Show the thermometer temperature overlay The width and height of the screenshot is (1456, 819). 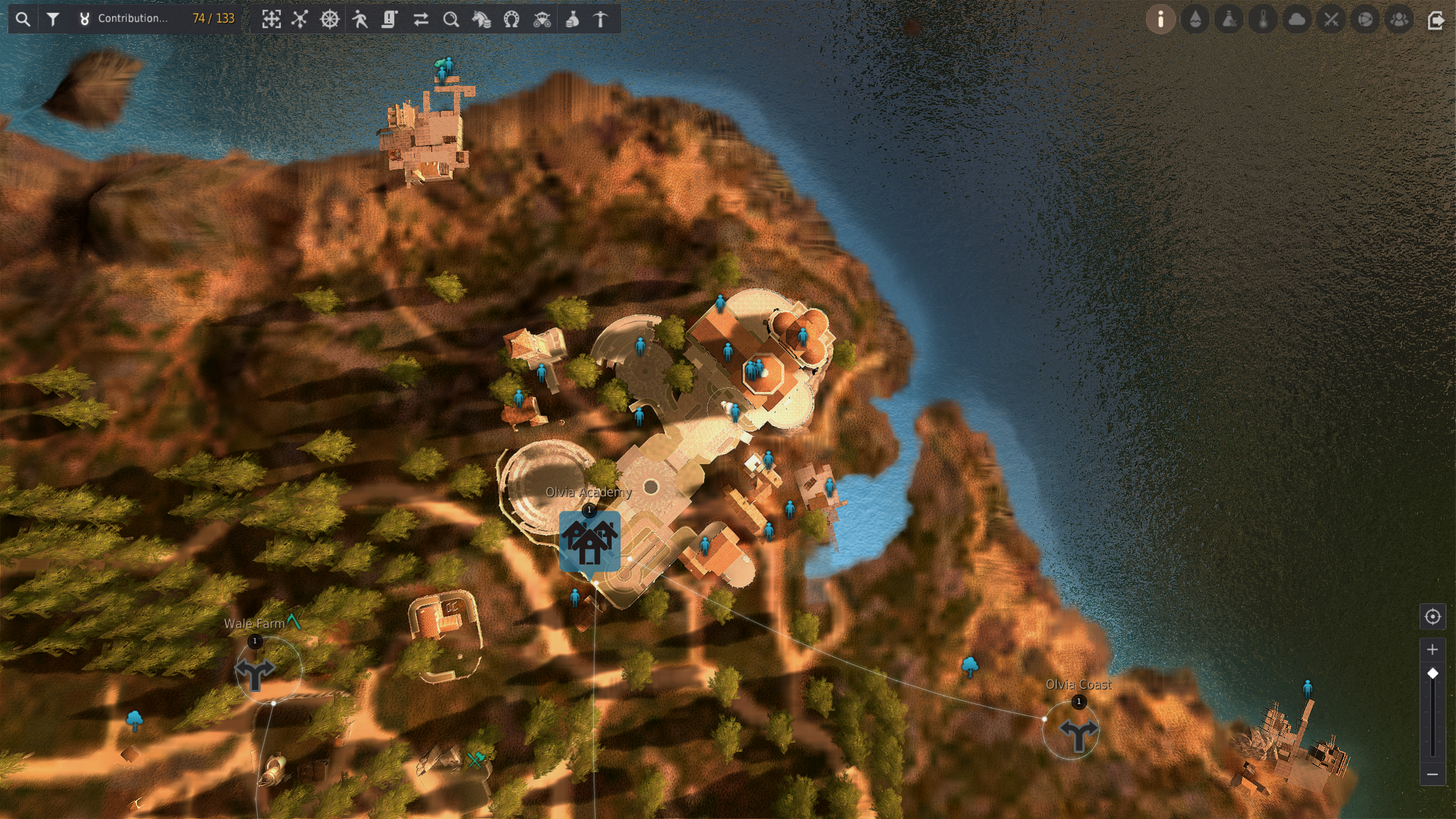pos(1263,19)
